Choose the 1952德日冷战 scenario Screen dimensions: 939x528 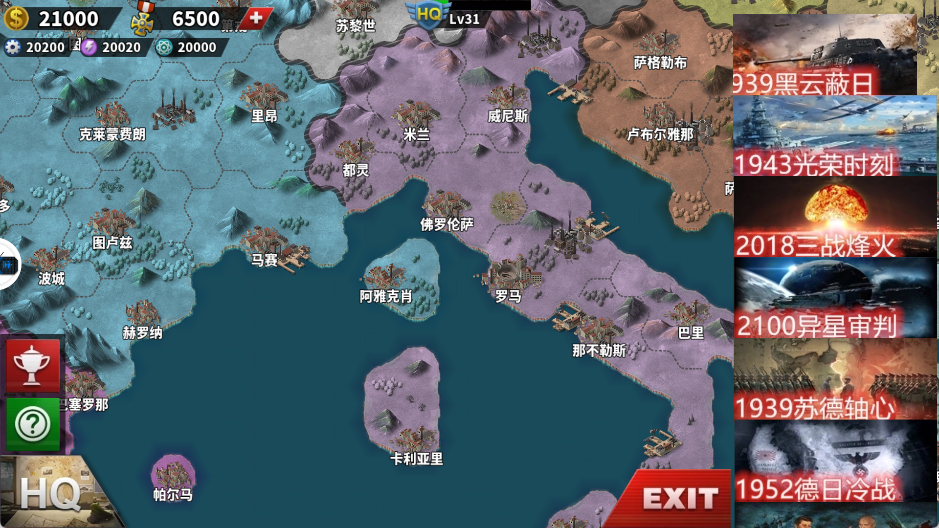(834, 460)
